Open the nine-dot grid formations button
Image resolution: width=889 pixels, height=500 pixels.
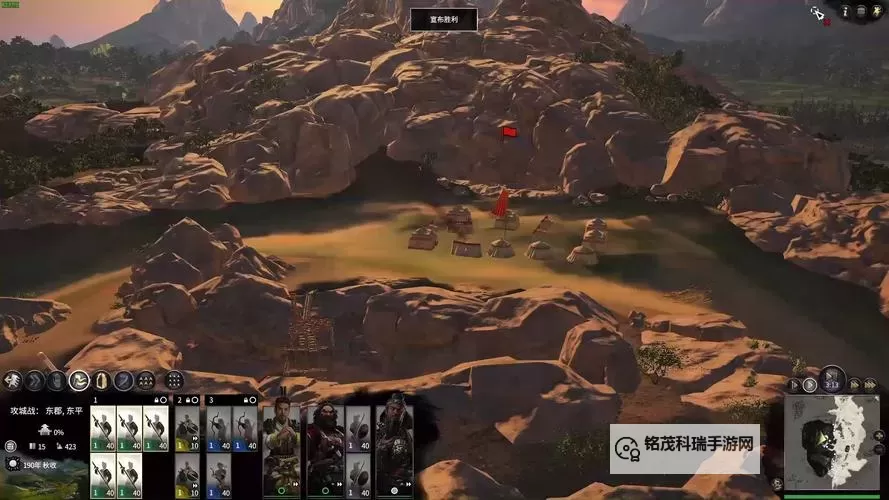point(174,380)
